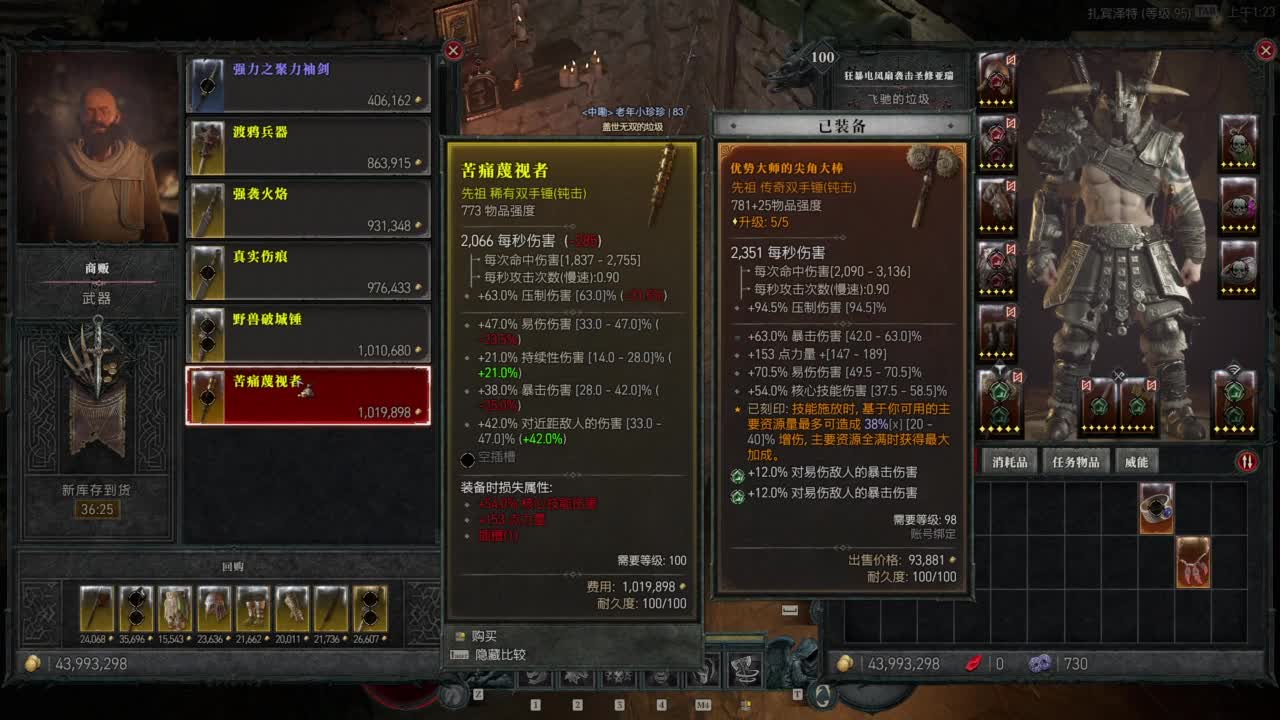Close the vendor item list panel
The height and width of the screenshot is (720, 1280).
[x=453, y=50]
